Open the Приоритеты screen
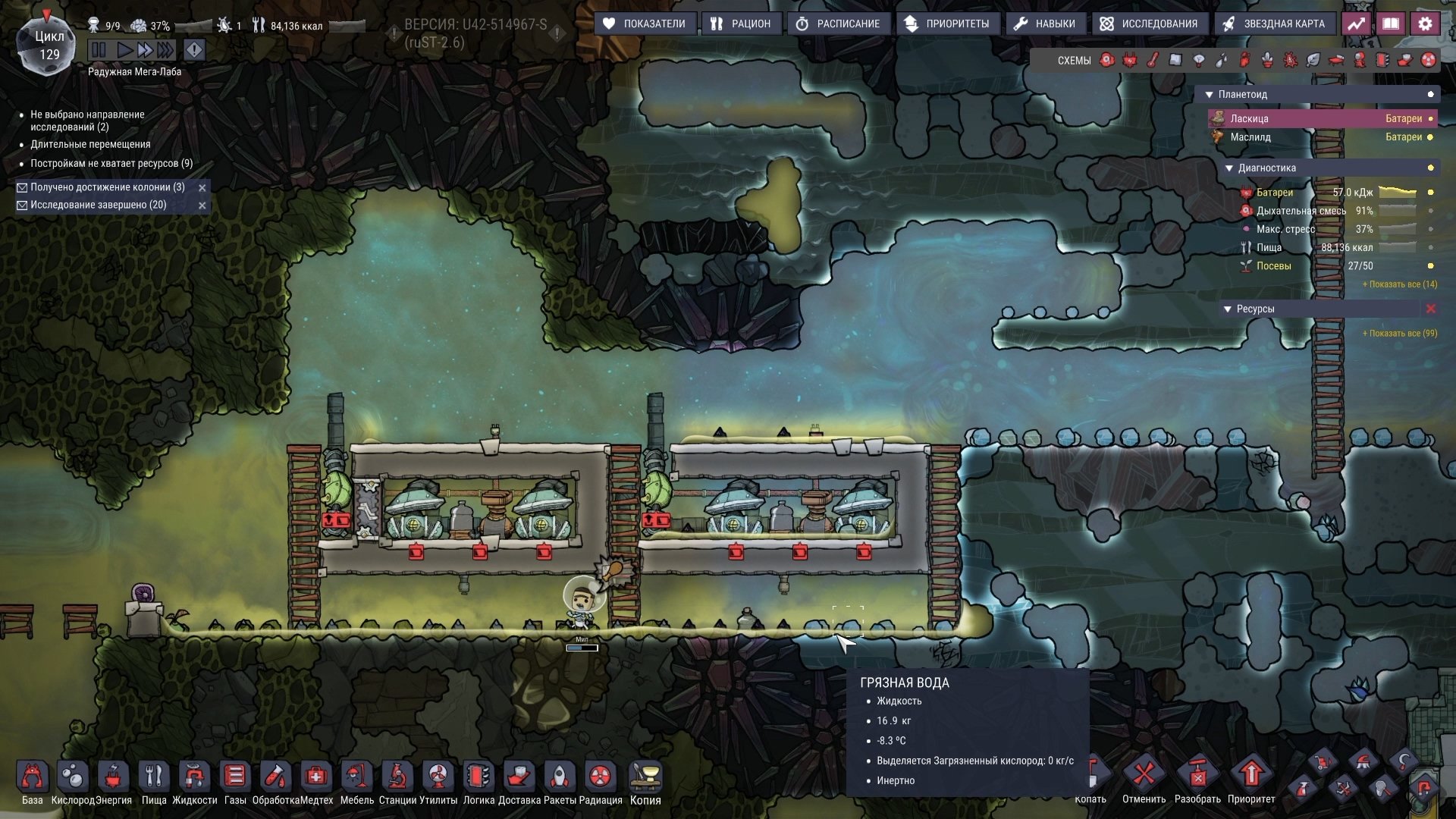The image size is (1456, 819). point(947,24)
